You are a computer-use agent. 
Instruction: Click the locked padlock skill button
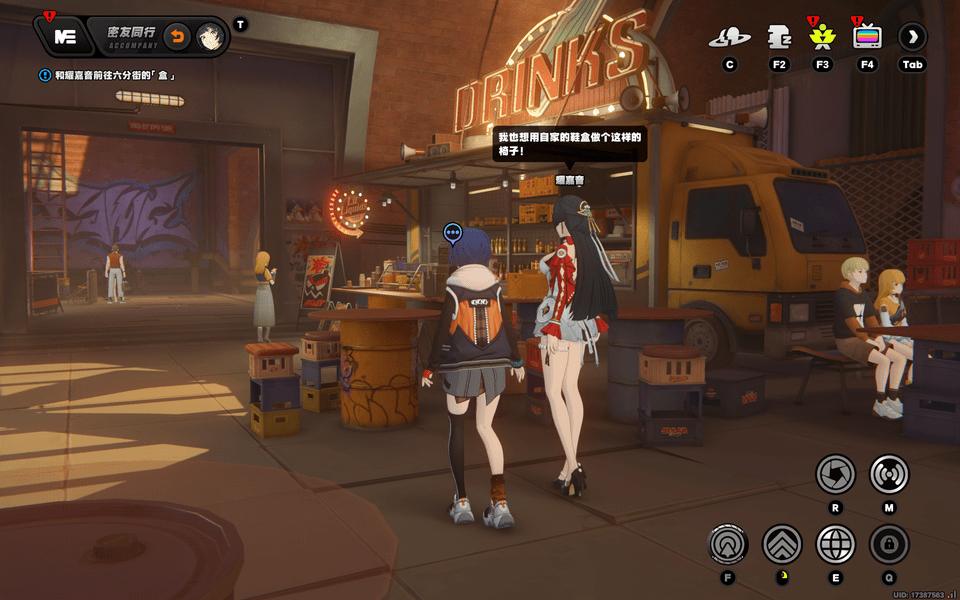pyautogui.click(x=889, y=545)
